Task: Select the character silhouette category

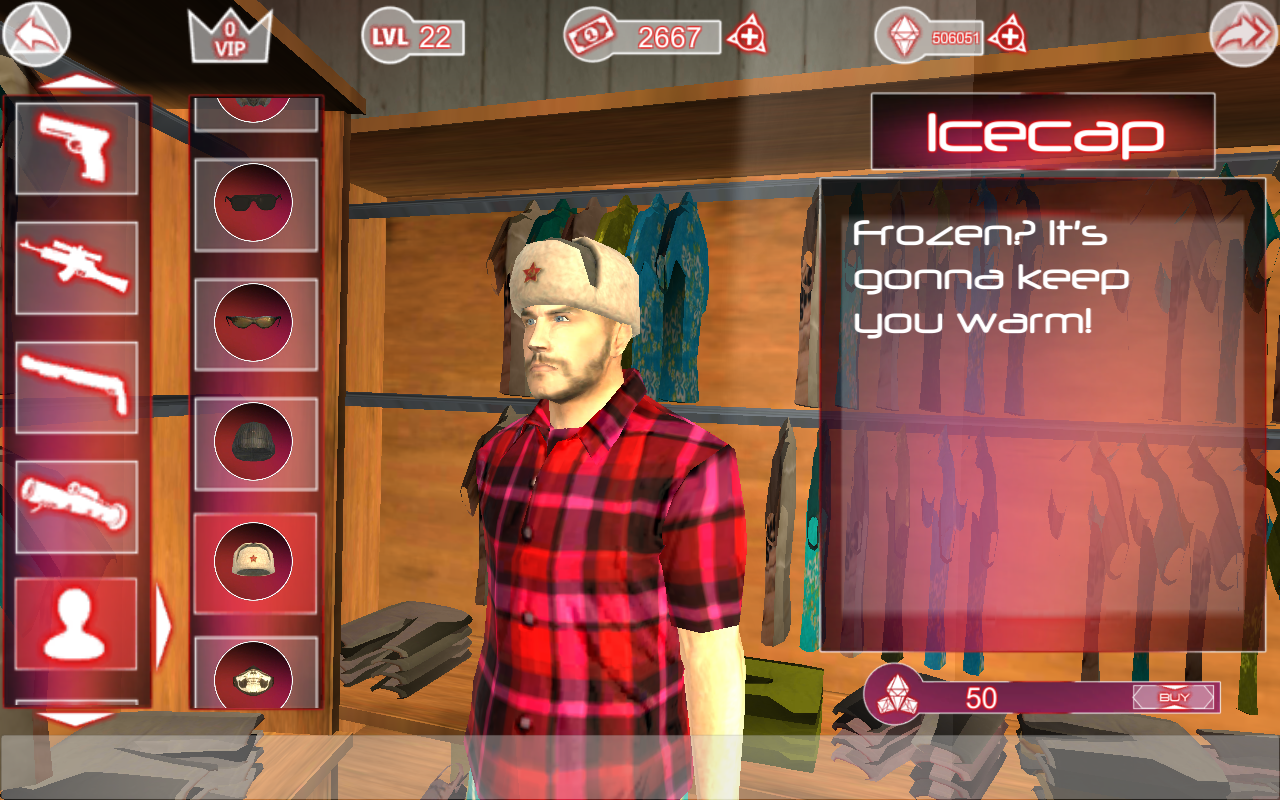Action: (77, 624)
